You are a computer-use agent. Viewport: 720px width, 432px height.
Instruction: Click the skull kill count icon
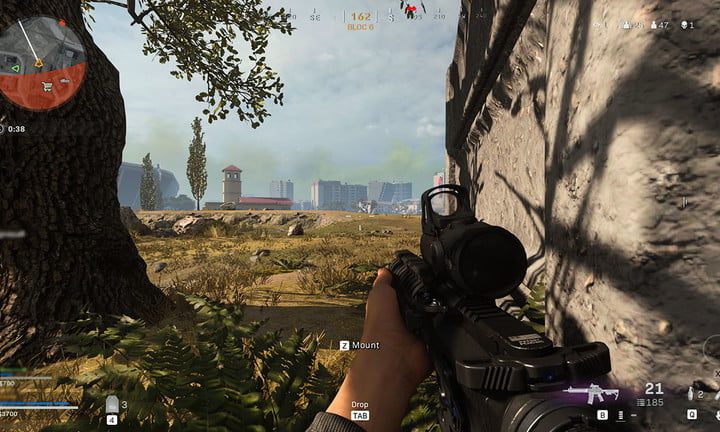tap(685, 25)
